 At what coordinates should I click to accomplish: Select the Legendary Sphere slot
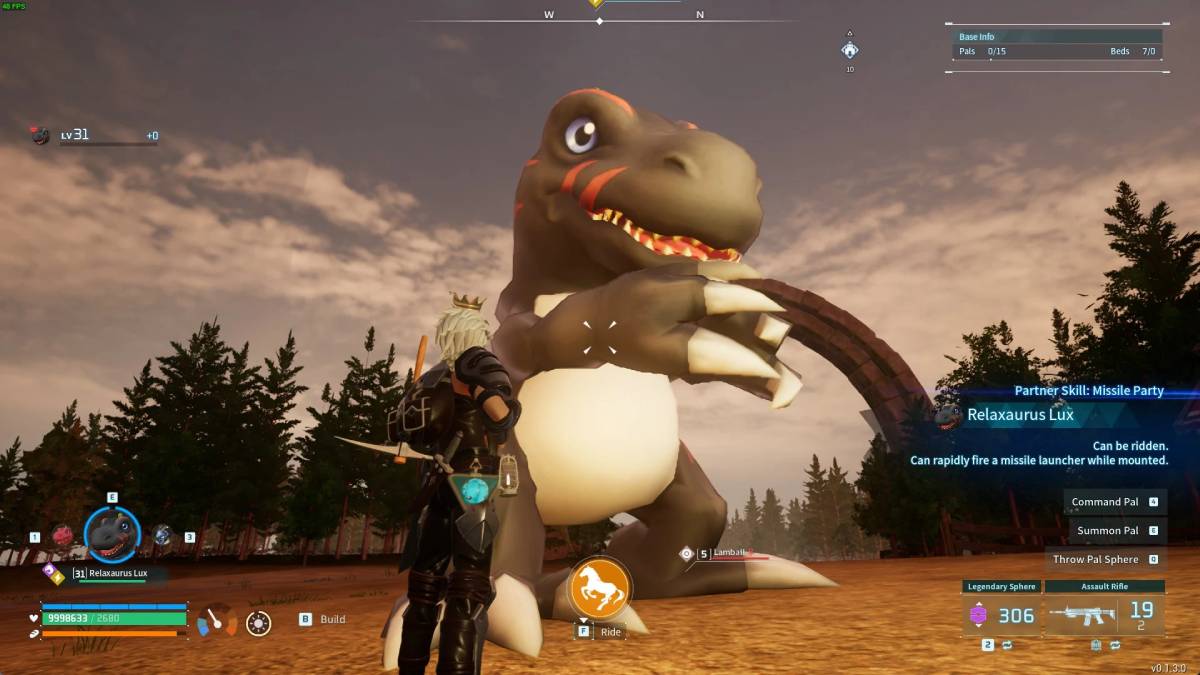click(1001, 614)
